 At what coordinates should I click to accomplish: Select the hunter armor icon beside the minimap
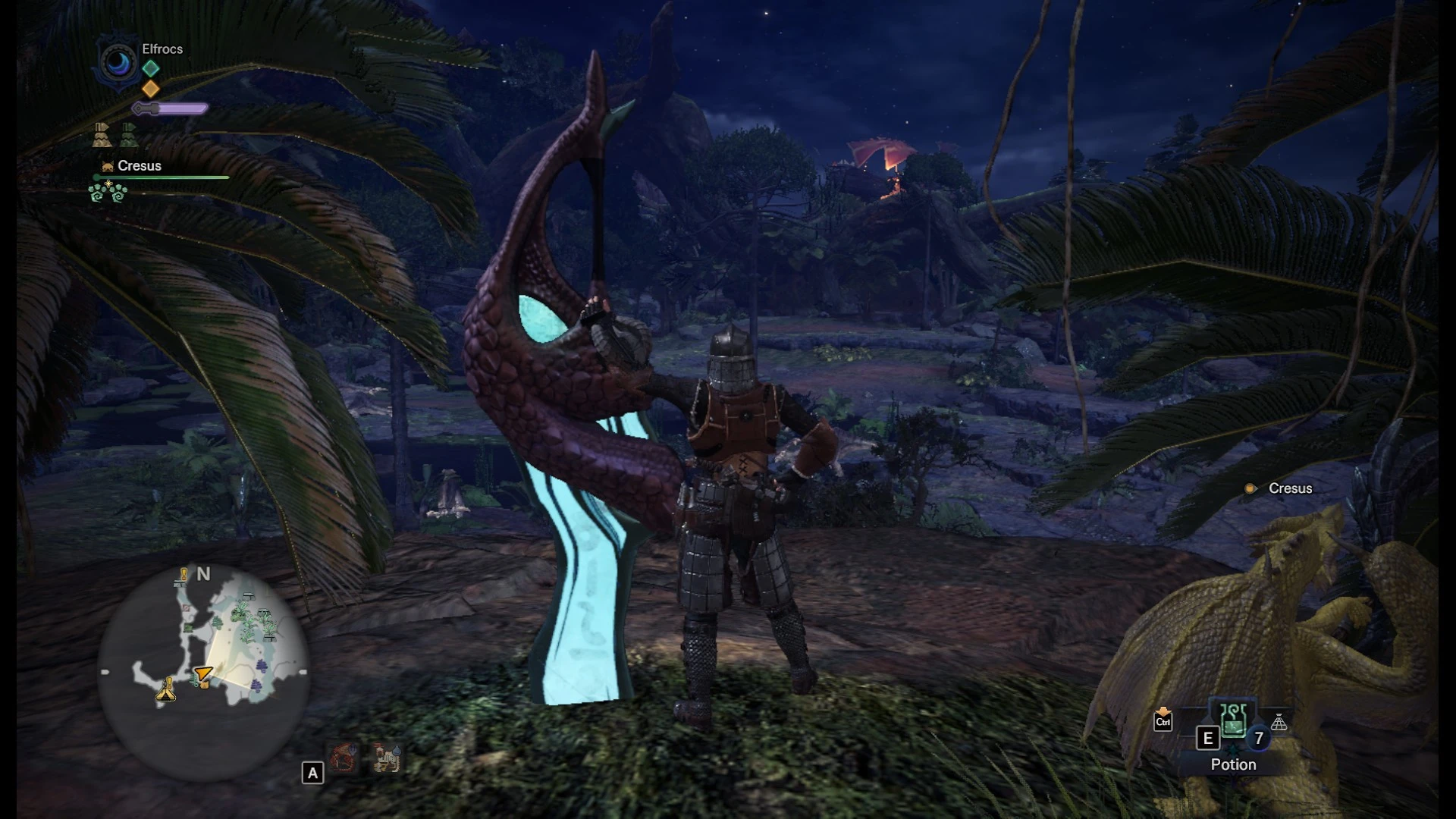click(386, 757)
